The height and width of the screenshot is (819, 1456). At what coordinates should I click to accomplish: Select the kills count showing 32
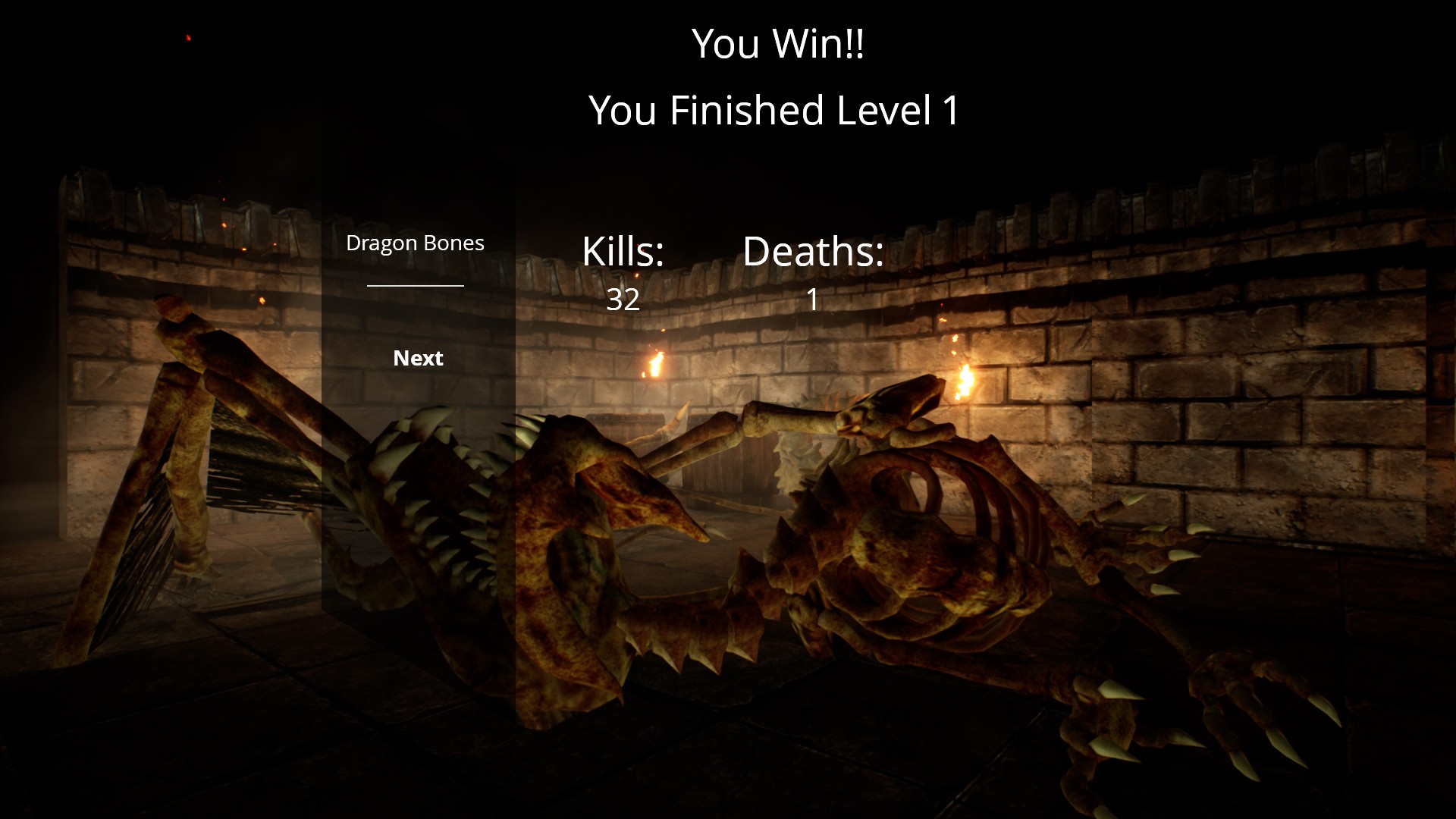pyautogui.click(x=622, y=301)
